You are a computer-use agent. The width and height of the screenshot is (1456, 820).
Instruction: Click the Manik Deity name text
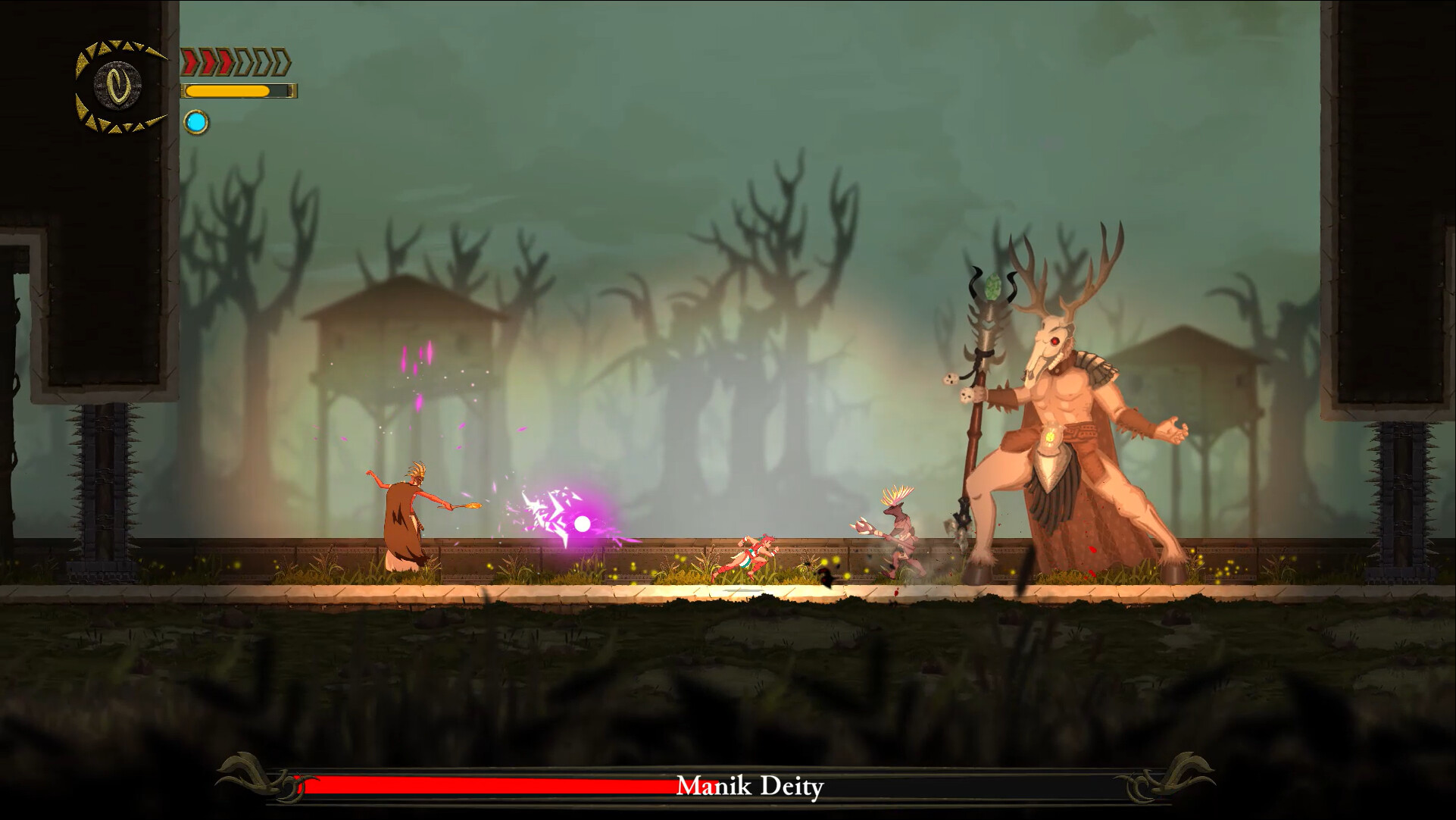coord(750,786)
